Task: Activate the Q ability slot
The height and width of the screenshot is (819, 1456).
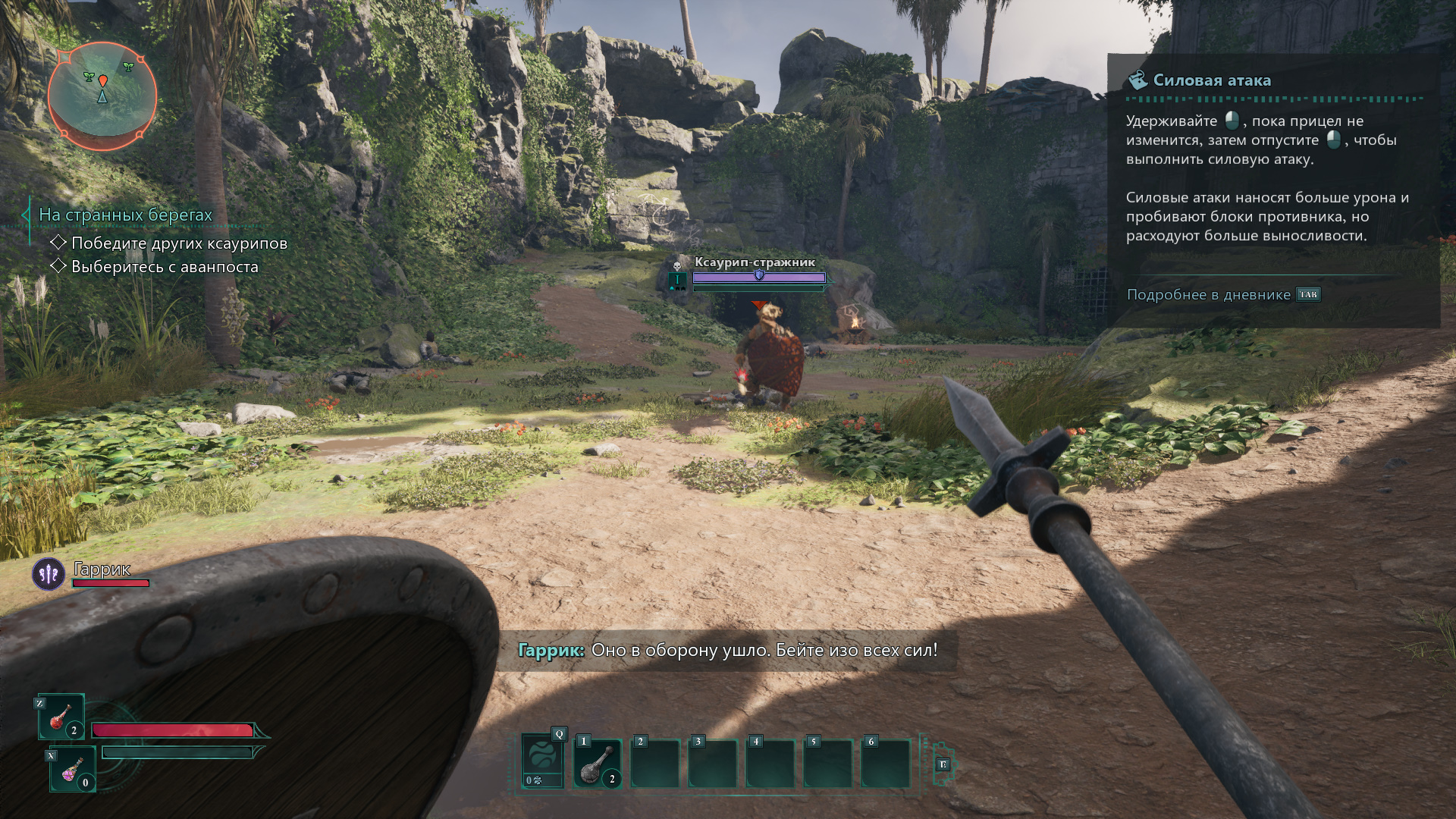Action: point(543,761)
